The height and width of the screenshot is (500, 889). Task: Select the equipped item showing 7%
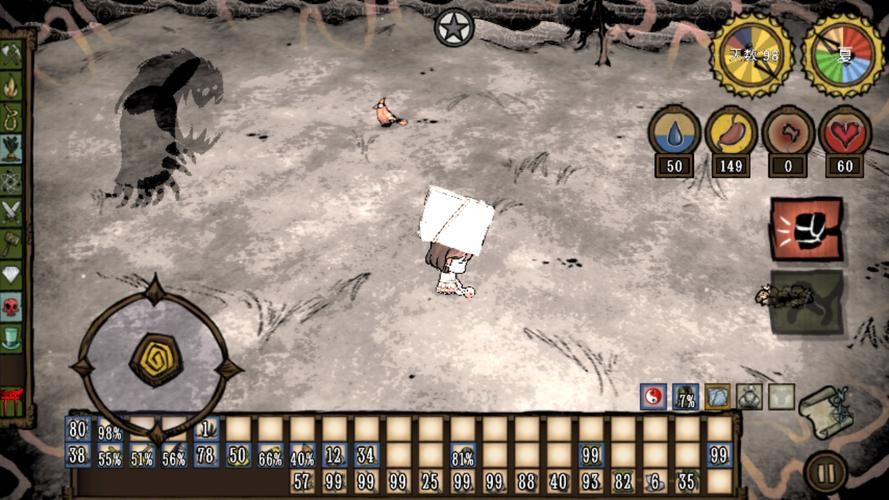coord(685,397)
